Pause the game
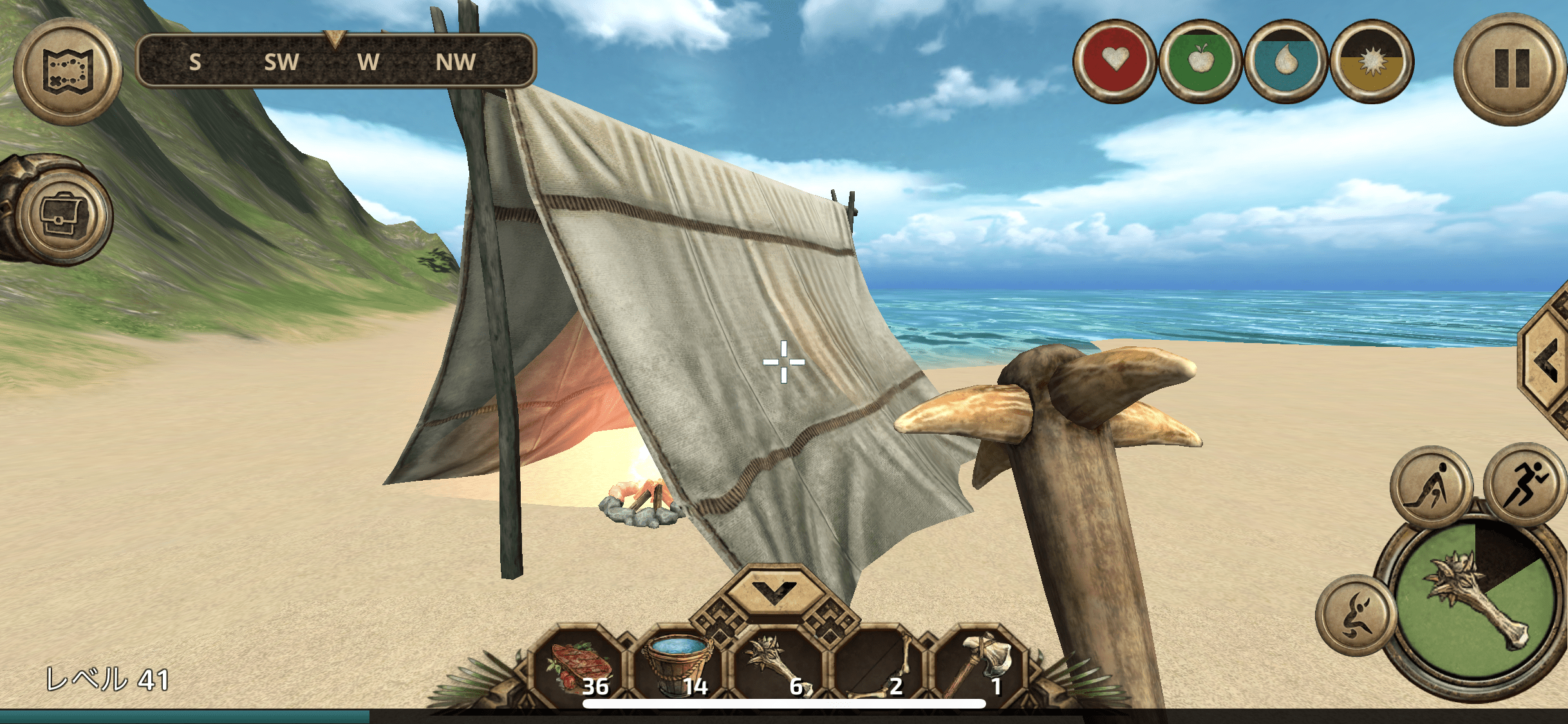Viewport: 1568px width, 724px height. pyautogui.click(x=1511, y=69)
